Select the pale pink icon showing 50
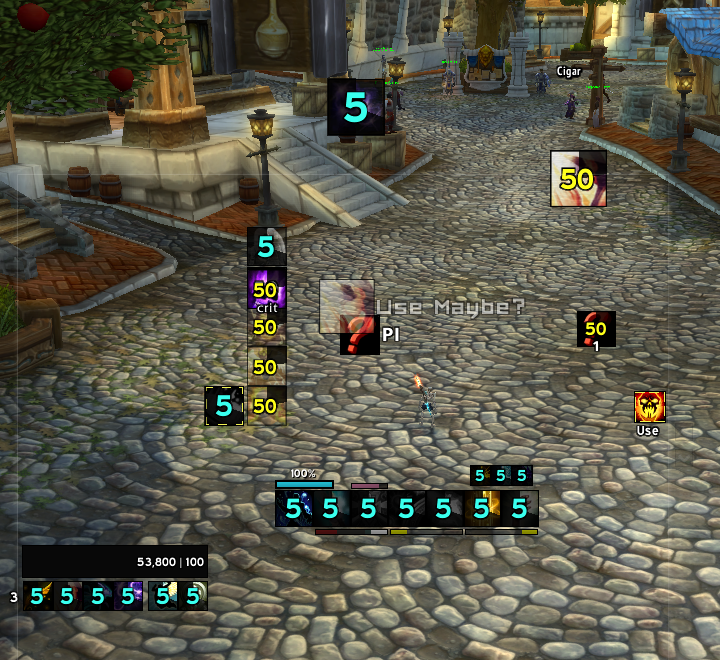 pos(578,179)
